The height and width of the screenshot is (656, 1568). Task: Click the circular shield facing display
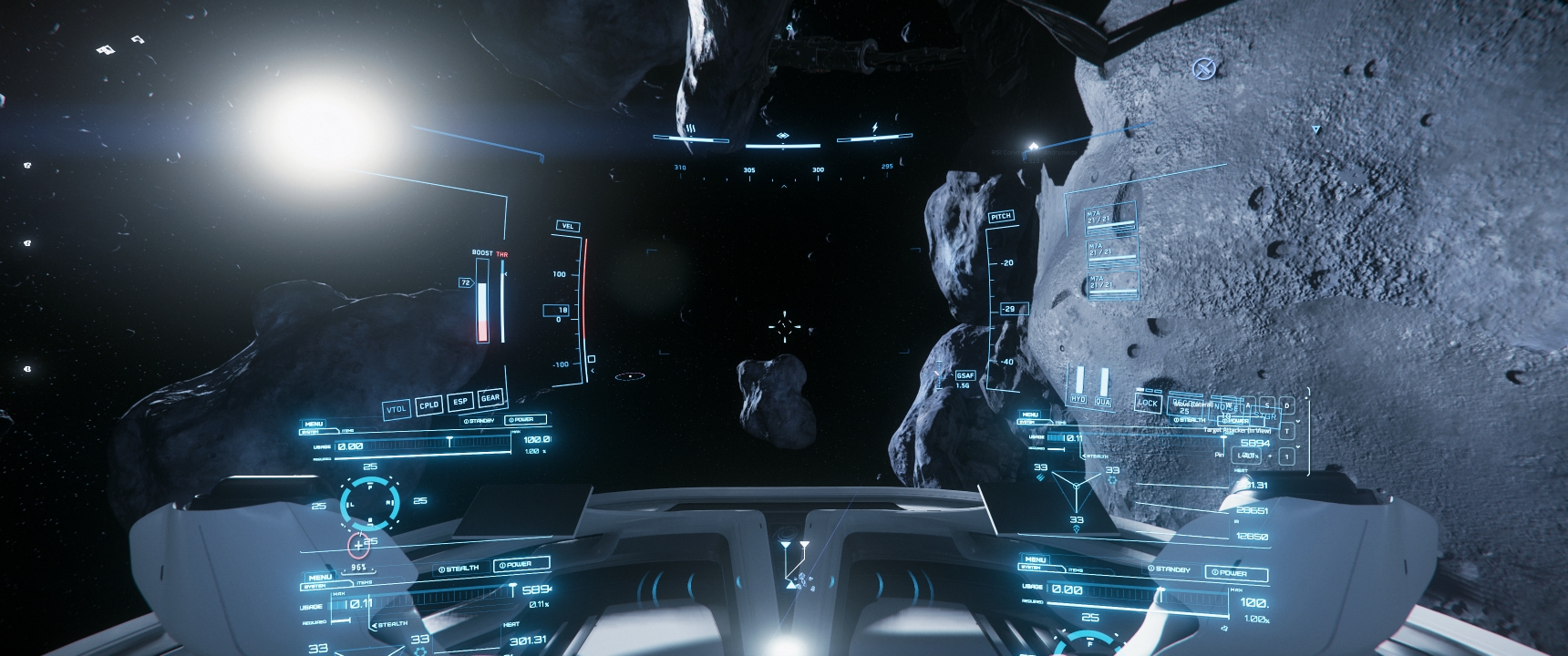point(370,500)
